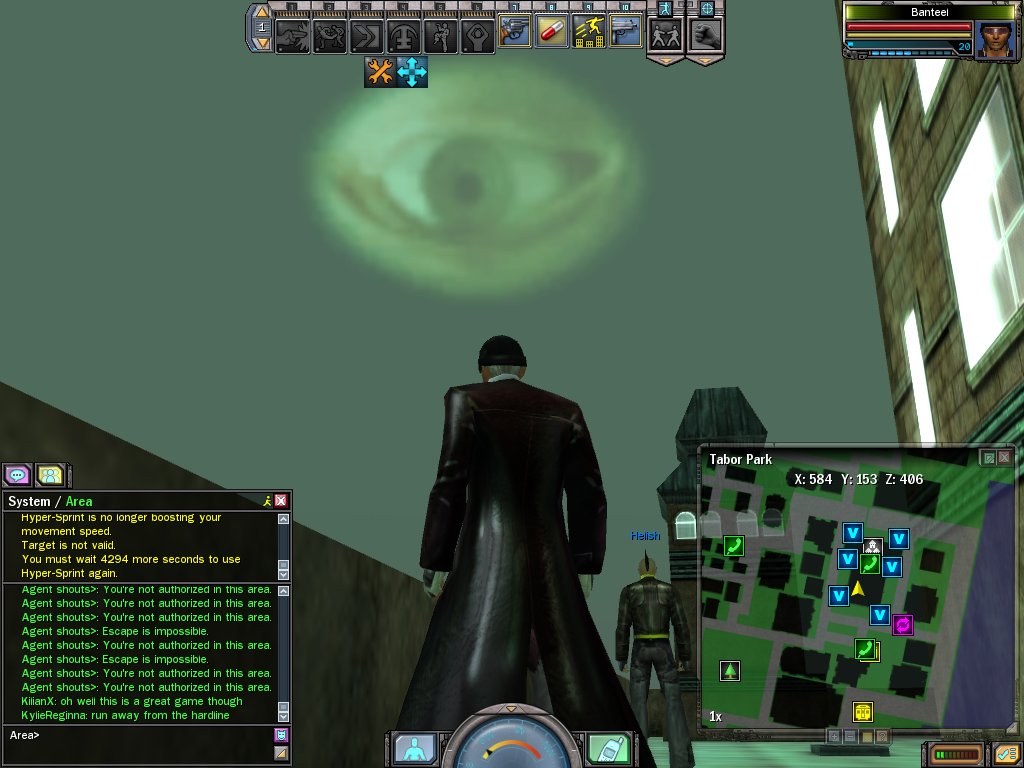Close the System / Area chat window

(281, 501)
